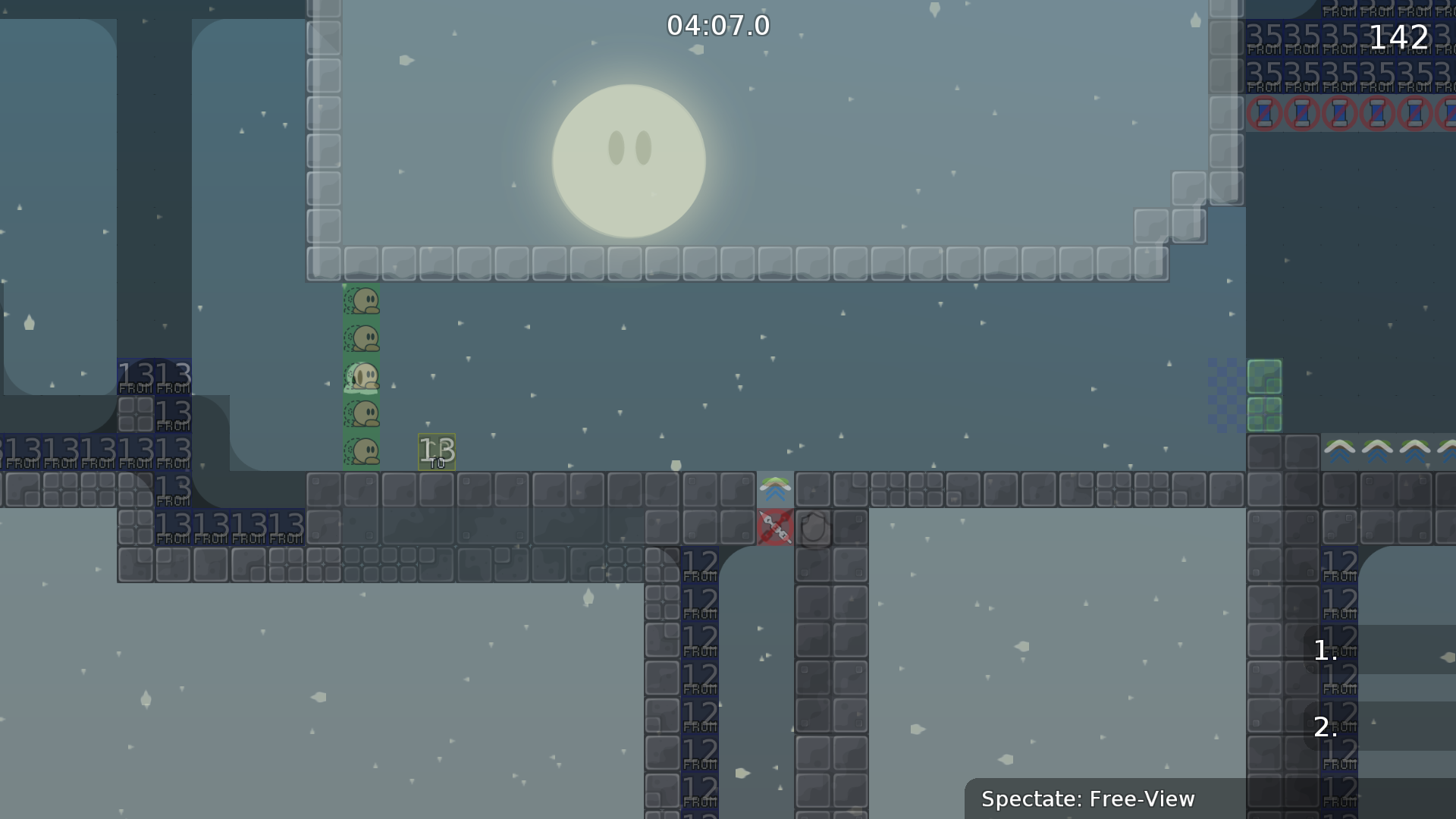Viewport: 1456px width, 819px height.
Task: Click the tile labeled 13 TO near the players
Action: pyautogui.click(x=436, y=450)
